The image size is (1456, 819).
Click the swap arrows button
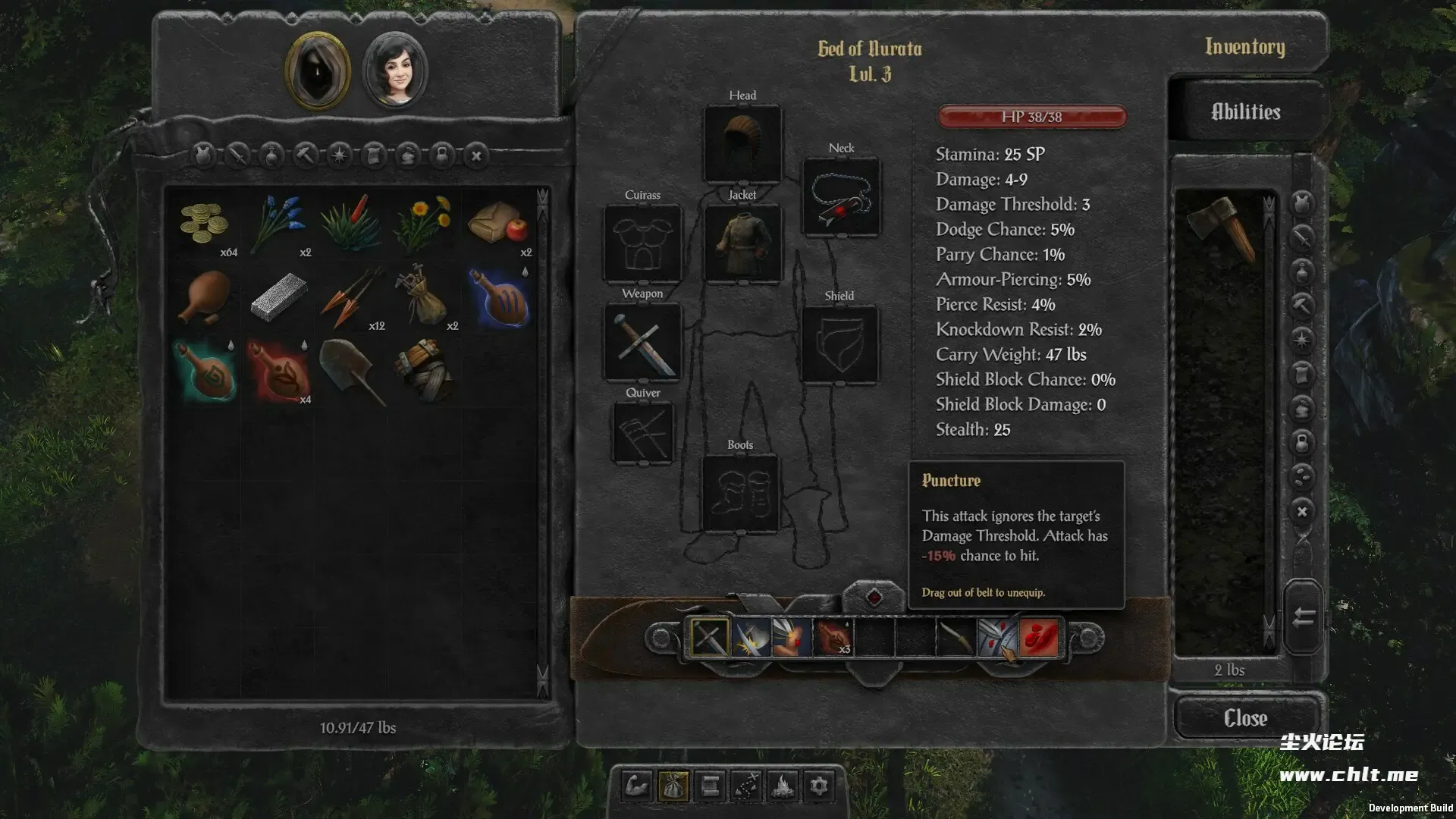pos(1303,617)
